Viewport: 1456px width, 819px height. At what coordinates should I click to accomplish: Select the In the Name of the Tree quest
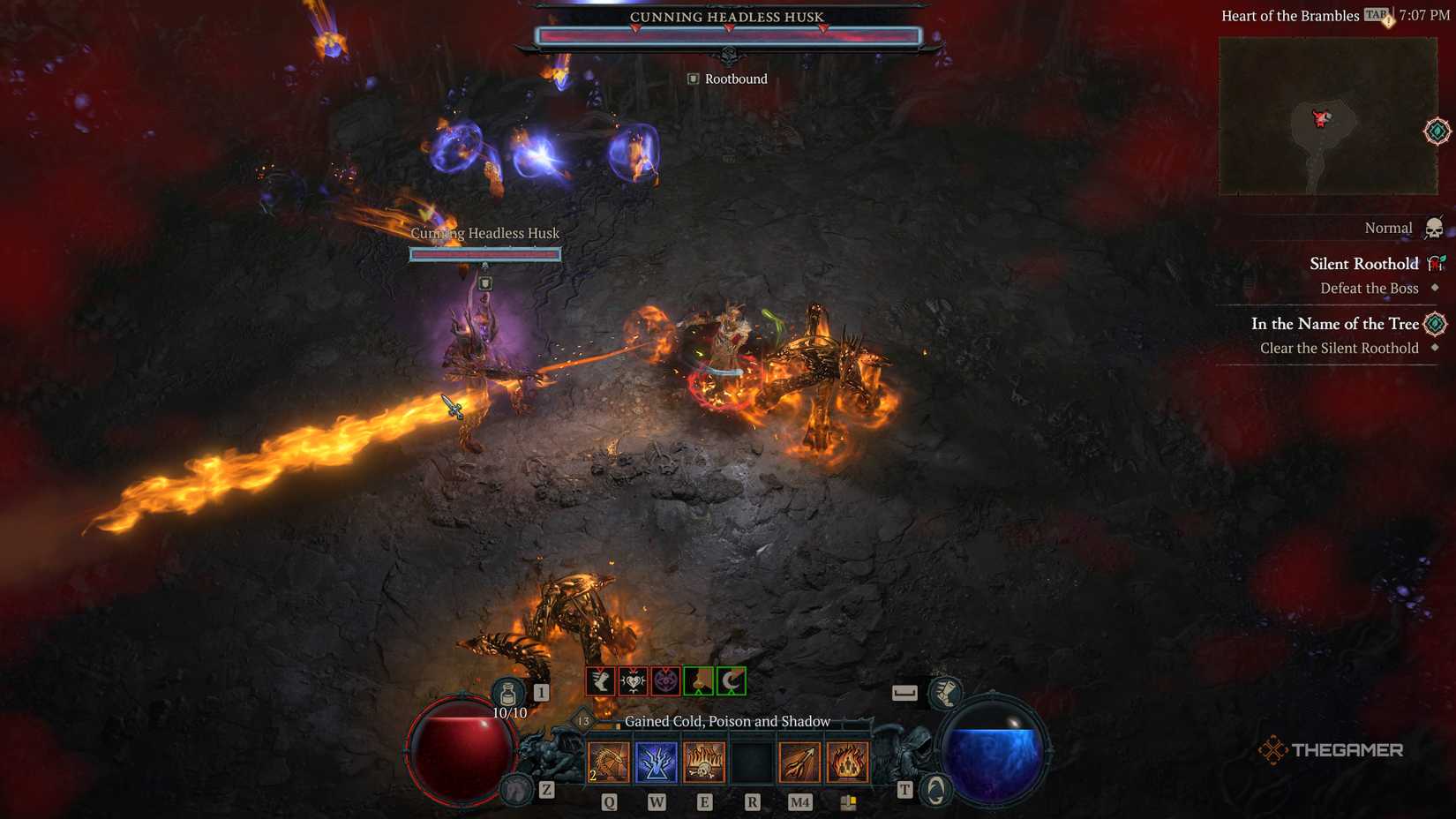1334,324
